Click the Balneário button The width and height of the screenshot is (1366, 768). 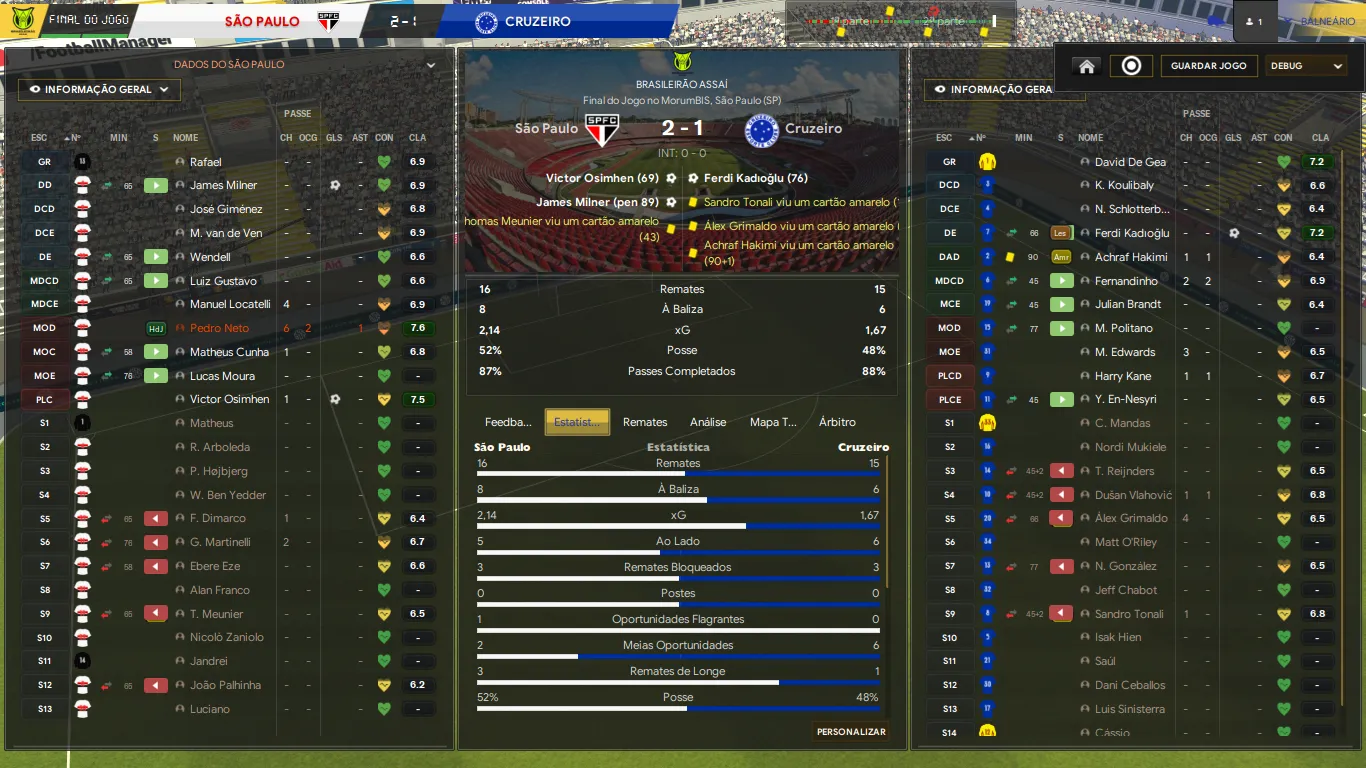pos(1327,22)
